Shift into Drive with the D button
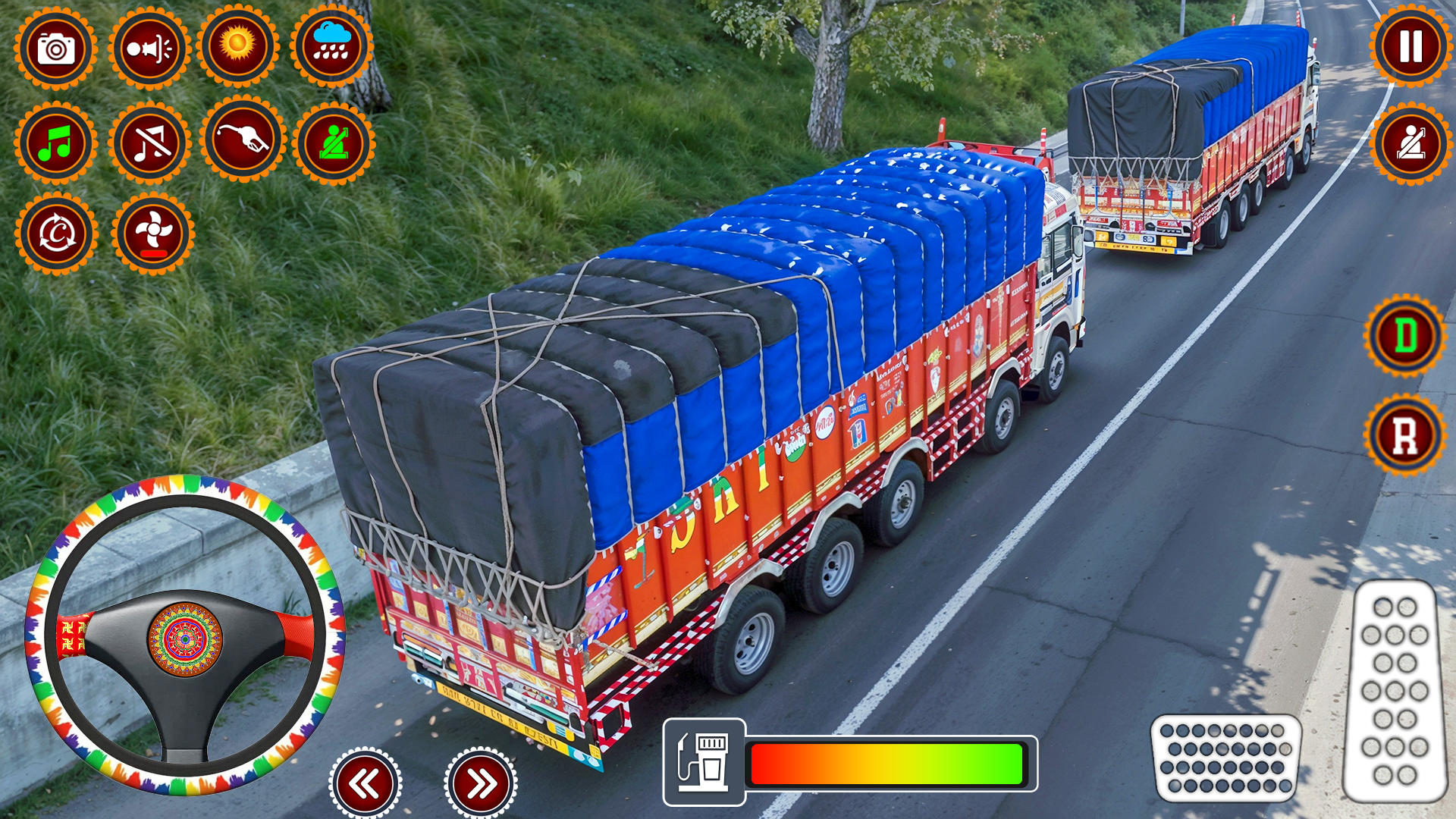This screenshot has width=1456, height=819. [1407, 334]
